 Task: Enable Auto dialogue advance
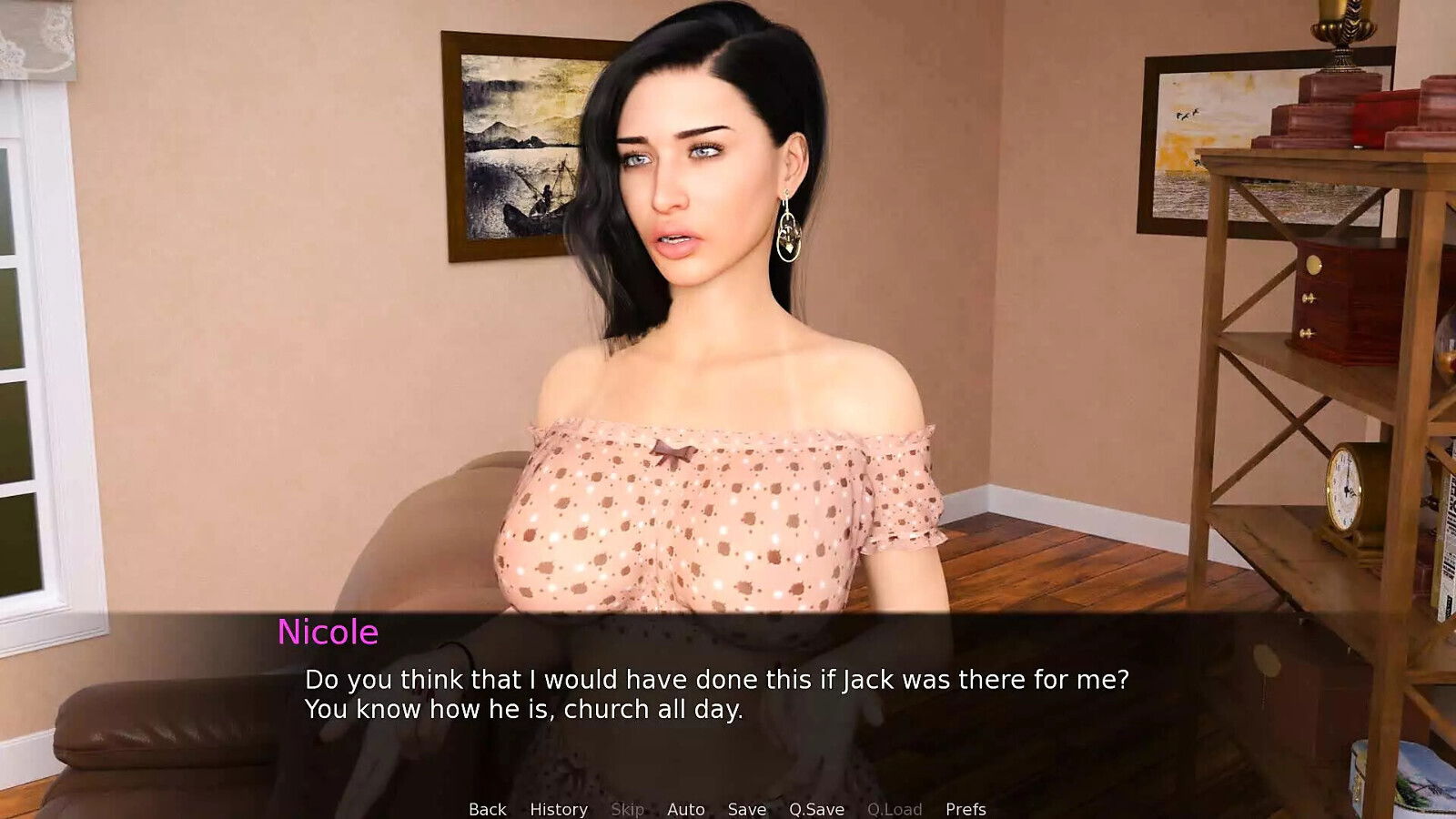685,809
